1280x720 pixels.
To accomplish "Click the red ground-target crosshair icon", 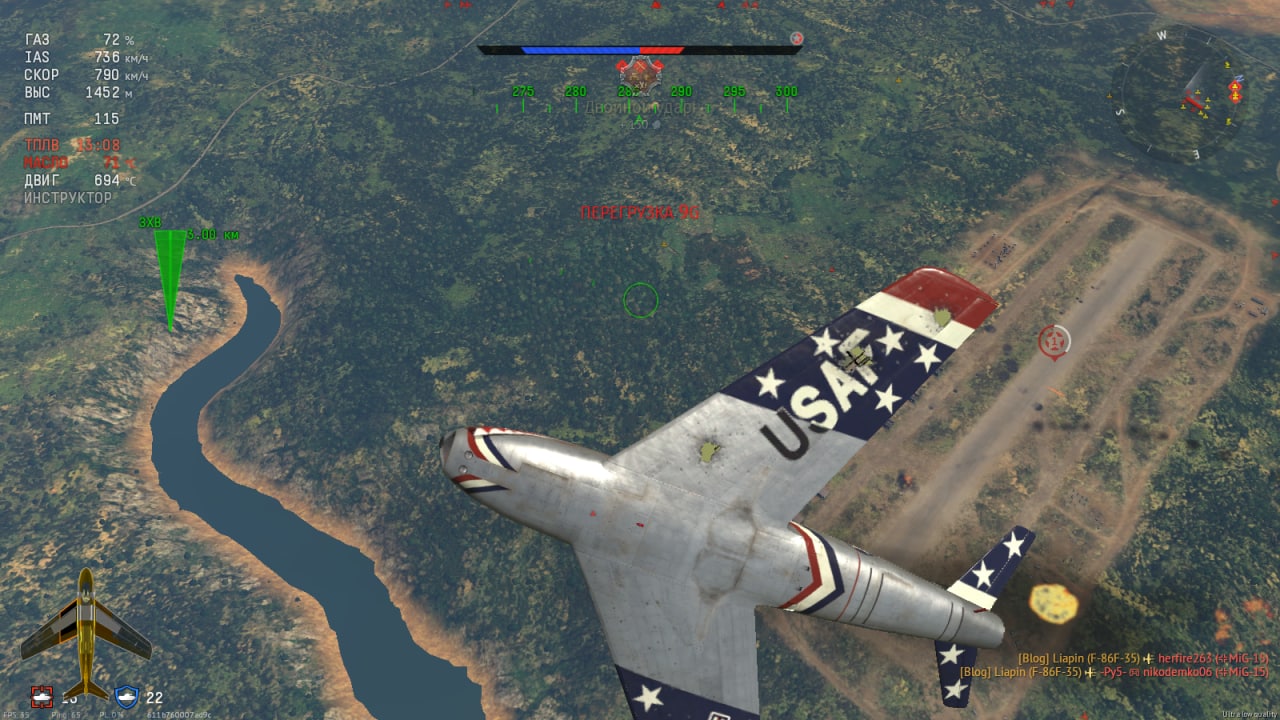I will (41, 696).
